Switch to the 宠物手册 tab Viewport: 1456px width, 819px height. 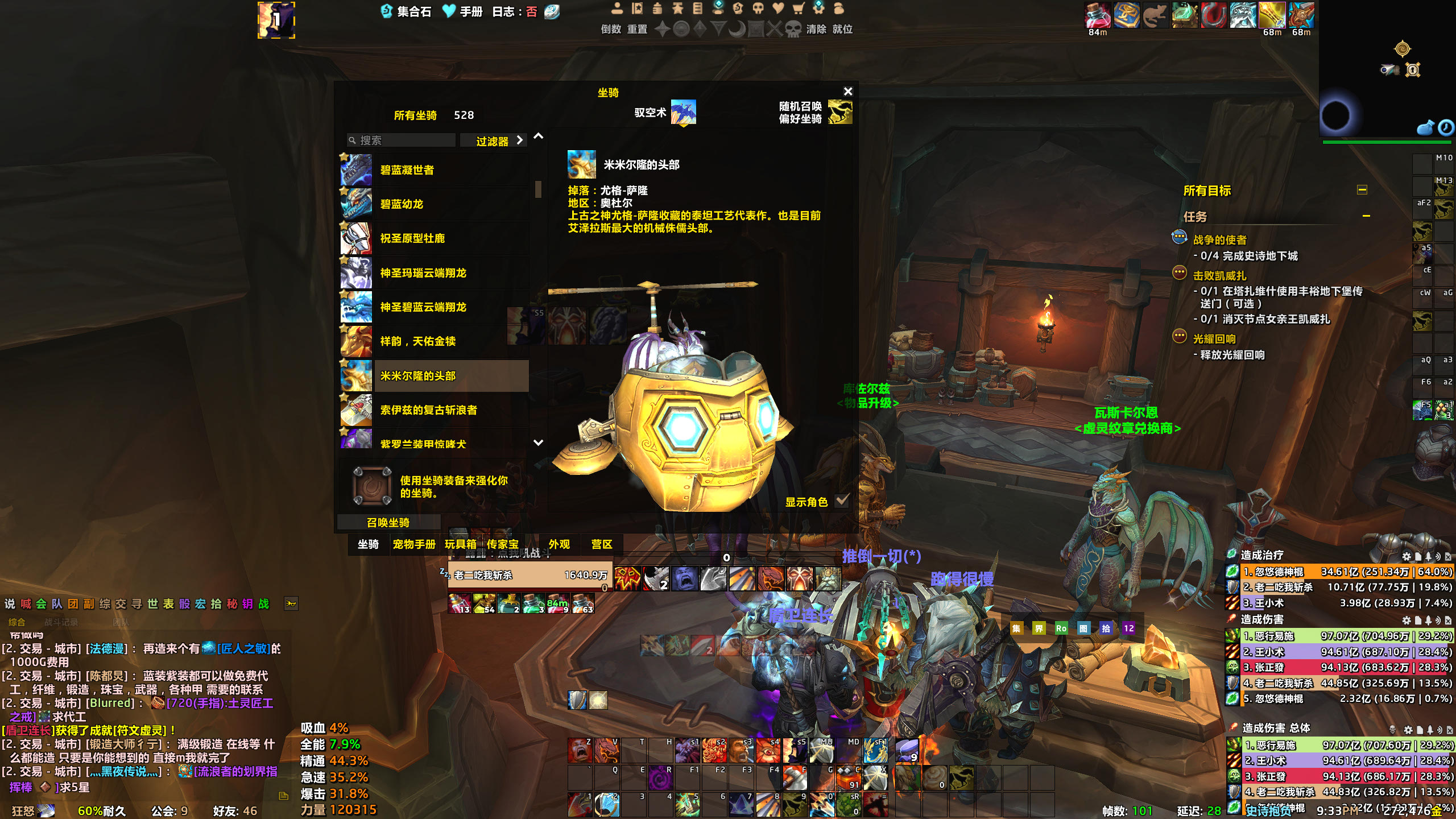(x=414, y=544)
